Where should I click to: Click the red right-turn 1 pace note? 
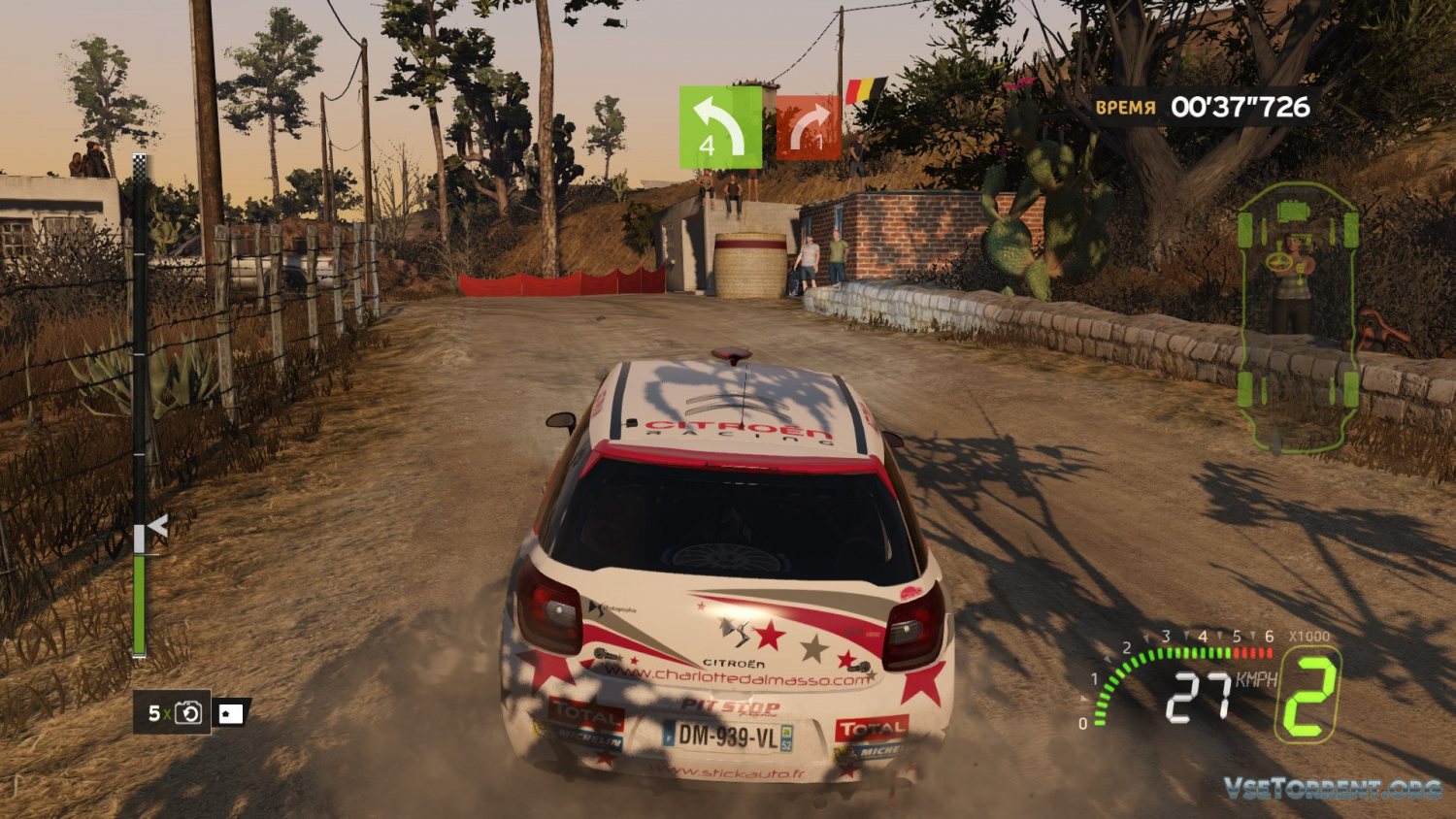pyautogui.click(x=808, y=127)
